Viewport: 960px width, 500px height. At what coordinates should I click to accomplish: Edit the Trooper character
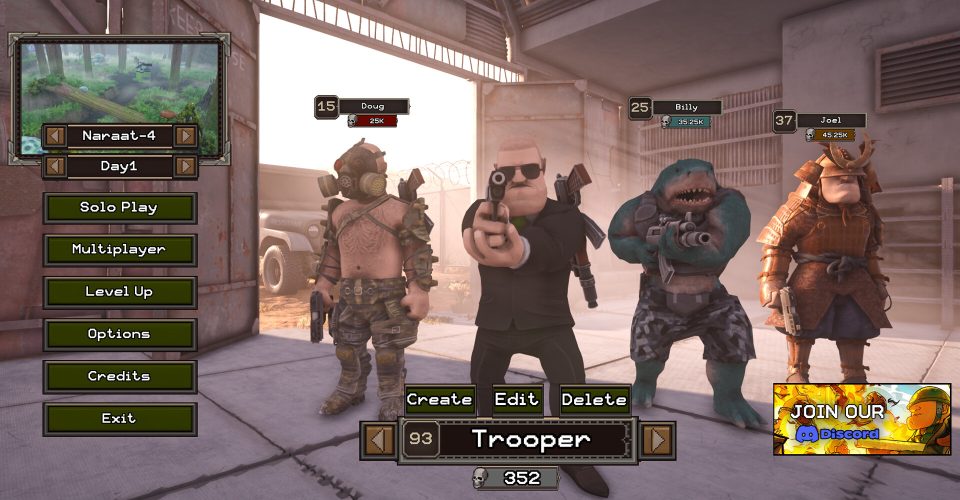point(518,400)
